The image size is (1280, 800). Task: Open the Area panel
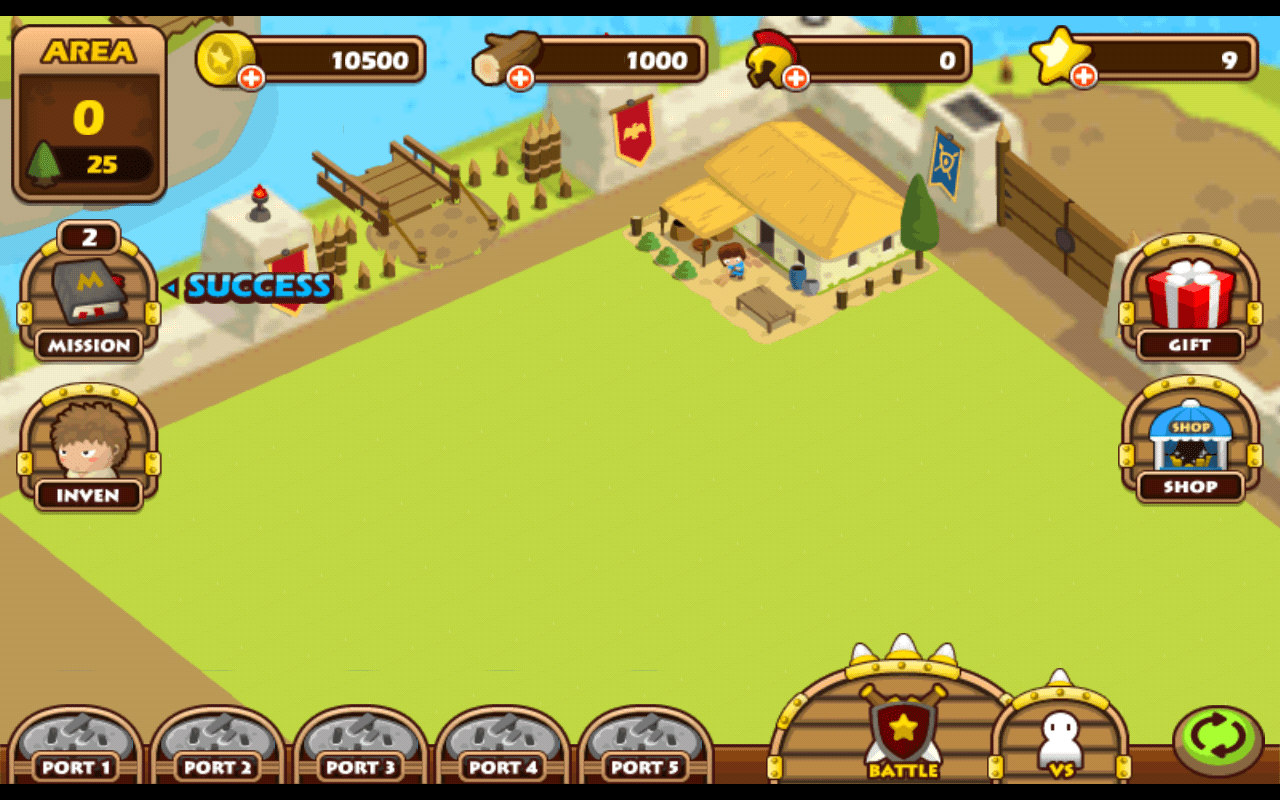tap(89, 112)
